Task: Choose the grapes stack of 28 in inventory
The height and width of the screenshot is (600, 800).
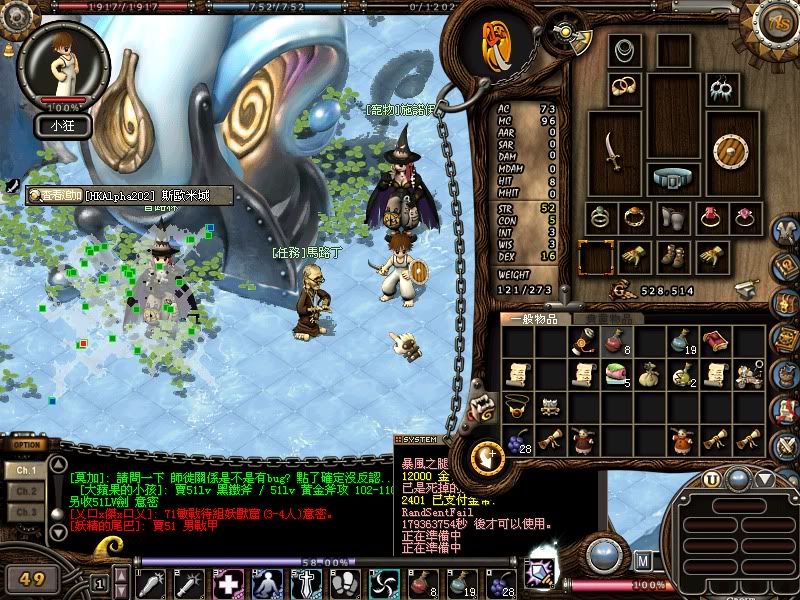Action: (517, 441)
